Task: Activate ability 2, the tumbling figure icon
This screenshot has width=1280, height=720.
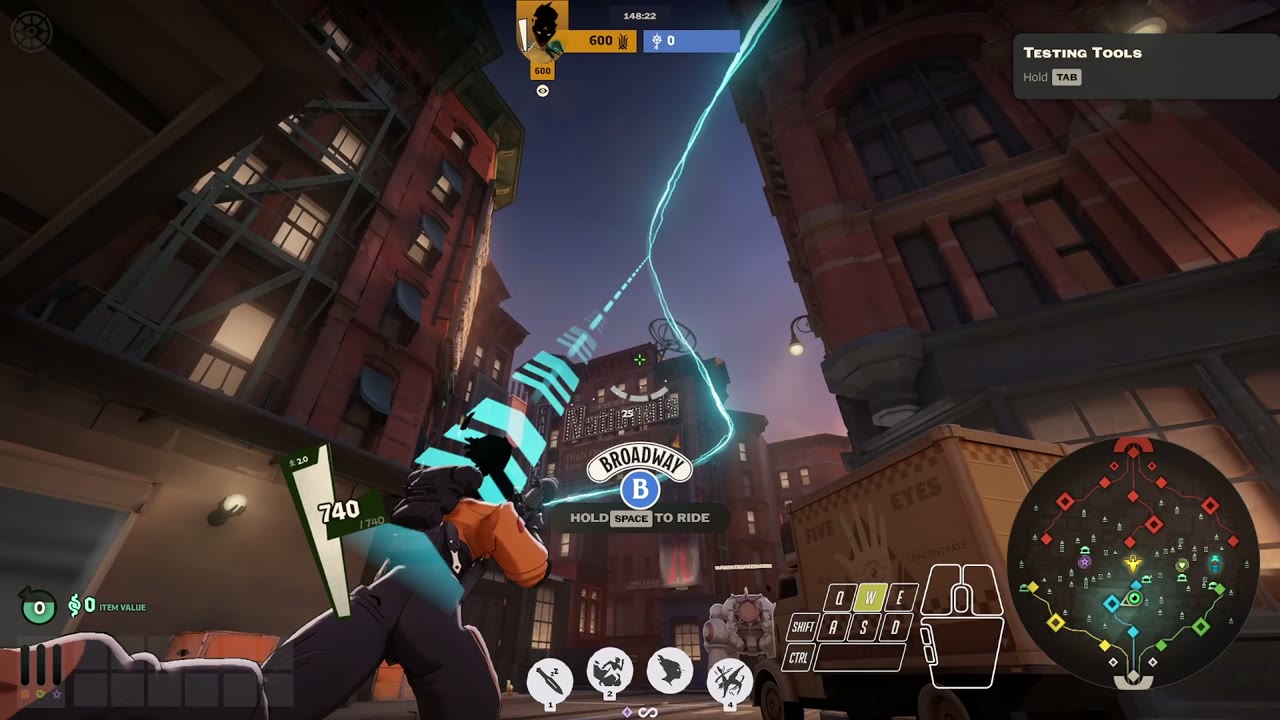Action: (x=610, y=671)
